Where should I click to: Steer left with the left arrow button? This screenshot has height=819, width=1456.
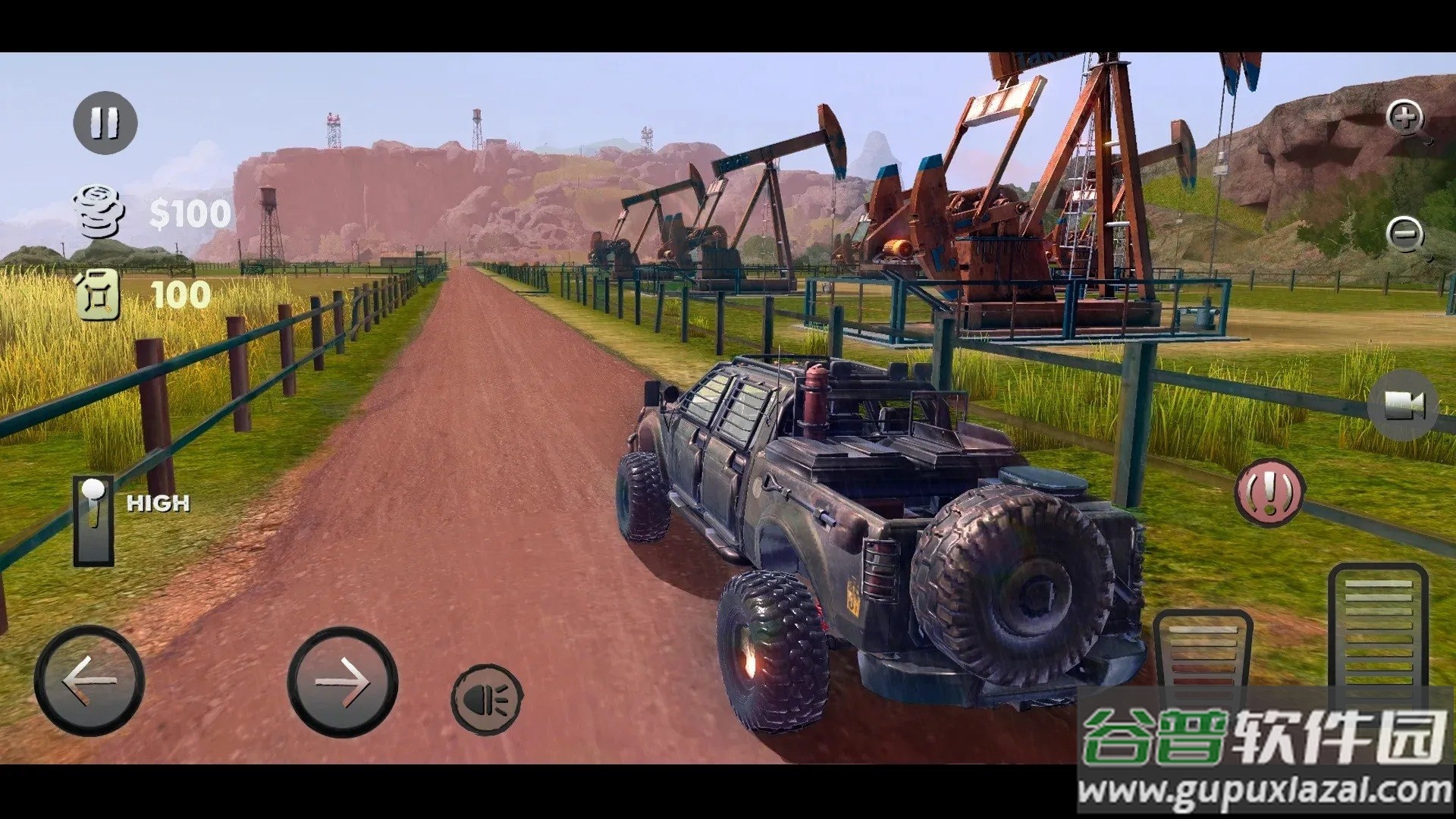pyautogui.click(x=89, y=680)
